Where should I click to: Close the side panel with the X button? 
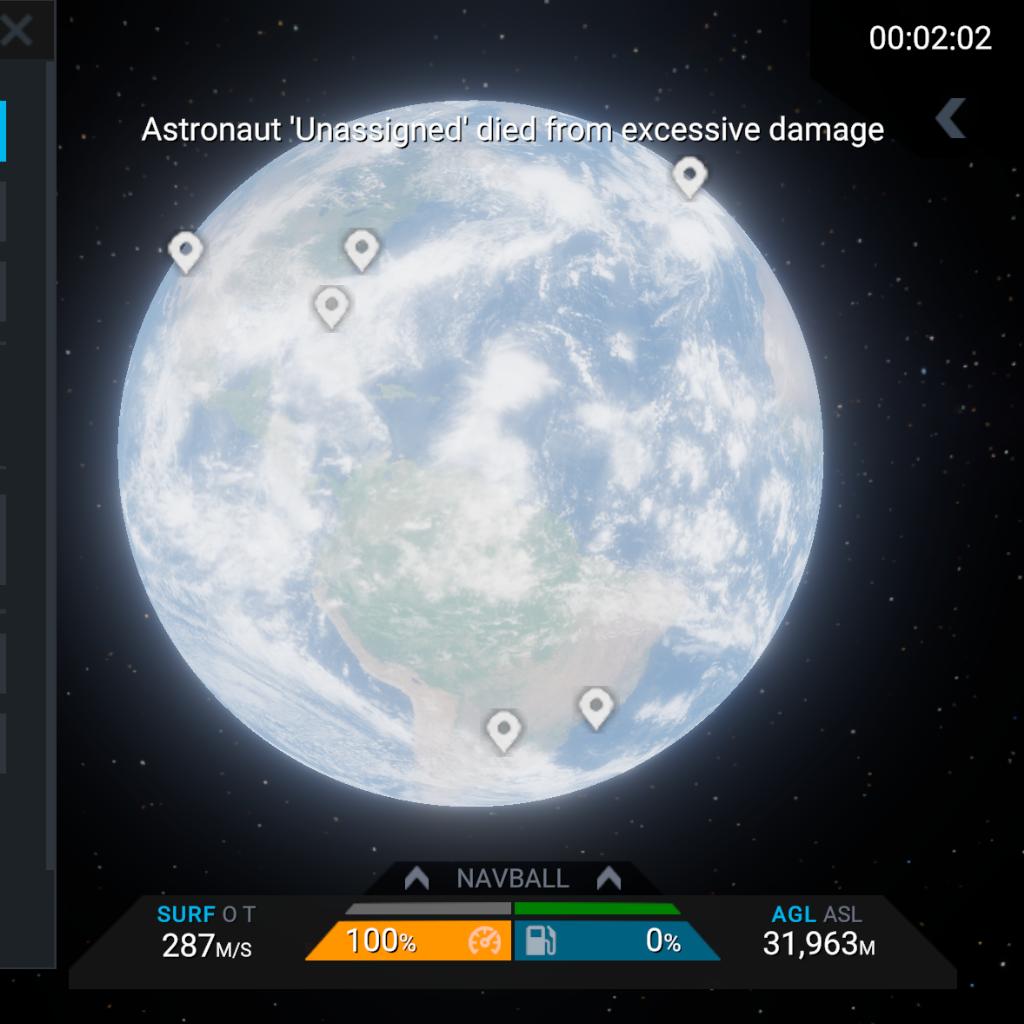(x=17, y=31)
